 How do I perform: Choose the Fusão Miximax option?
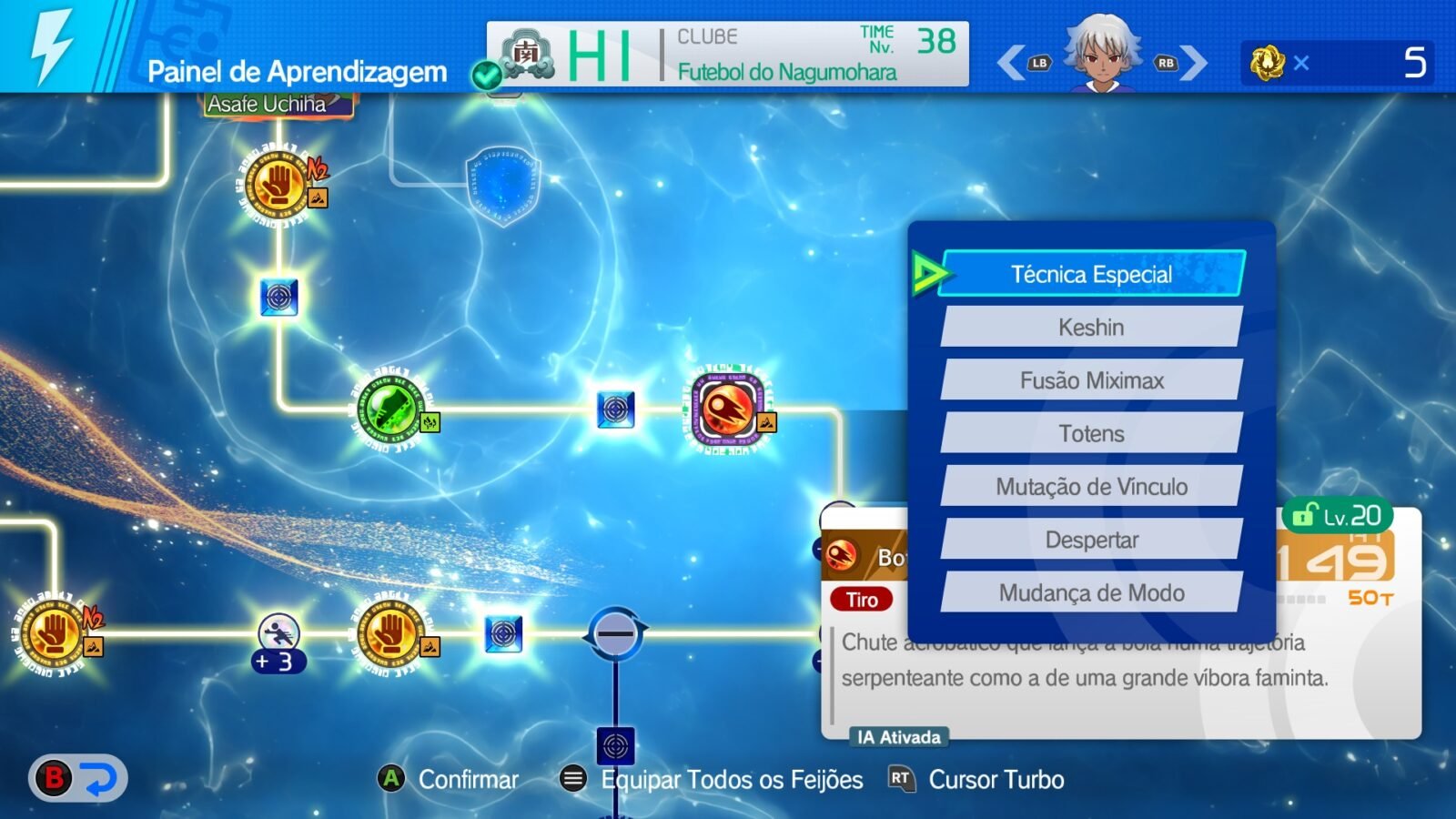[1090, 380]
